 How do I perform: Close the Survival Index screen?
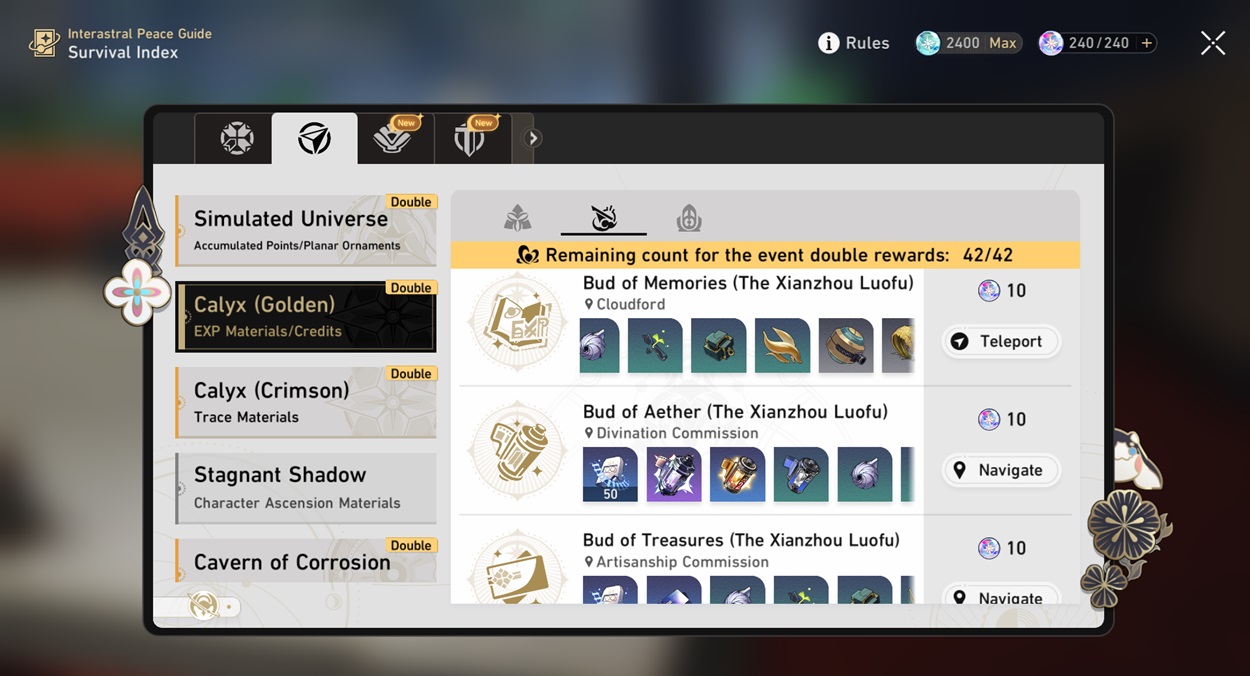click(1212, 43)
